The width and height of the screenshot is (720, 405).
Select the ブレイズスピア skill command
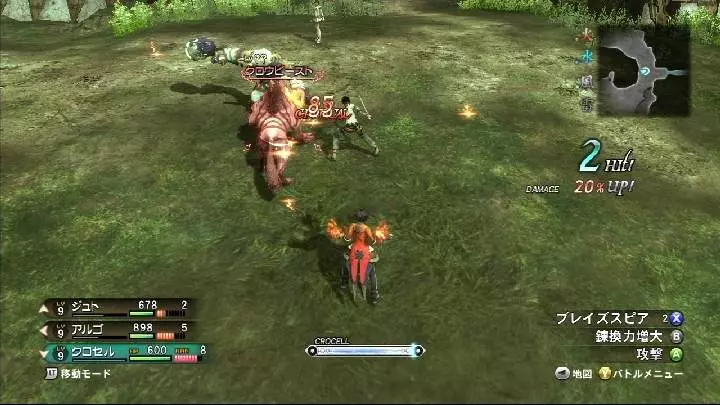[605, 318]
